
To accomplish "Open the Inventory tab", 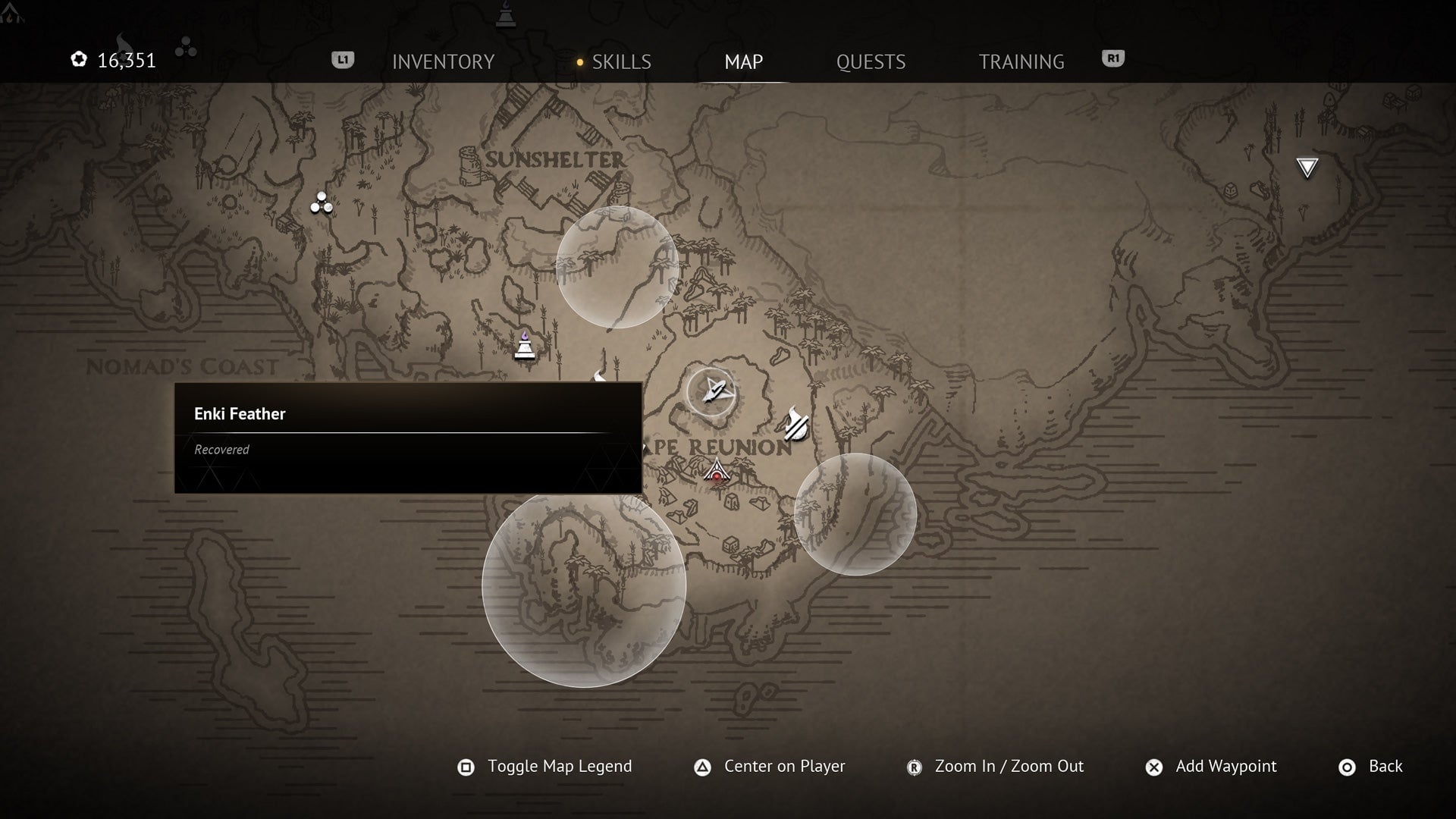I will coord(443,61).
